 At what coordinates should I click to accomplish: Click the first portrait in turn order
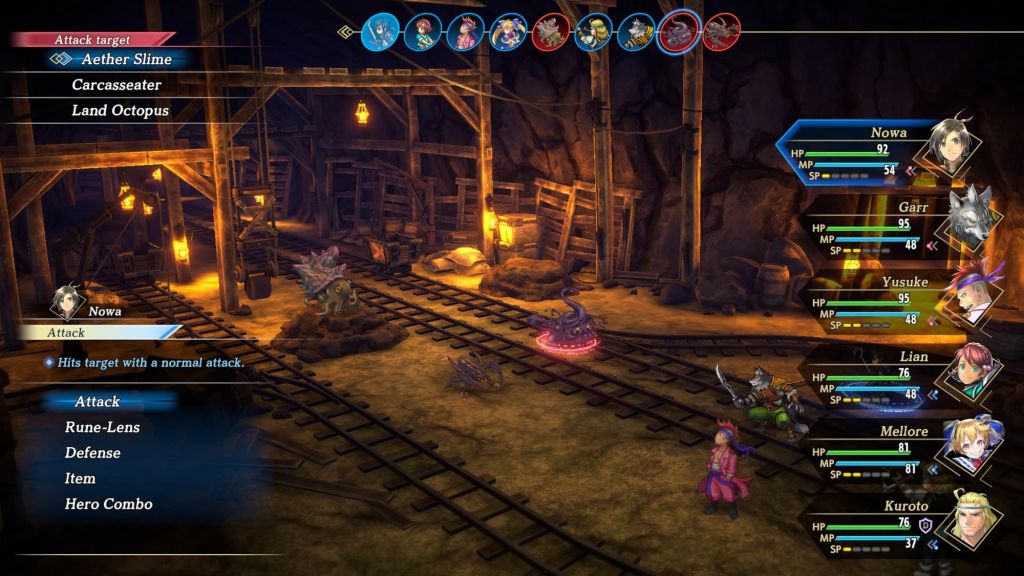point(380,32)
